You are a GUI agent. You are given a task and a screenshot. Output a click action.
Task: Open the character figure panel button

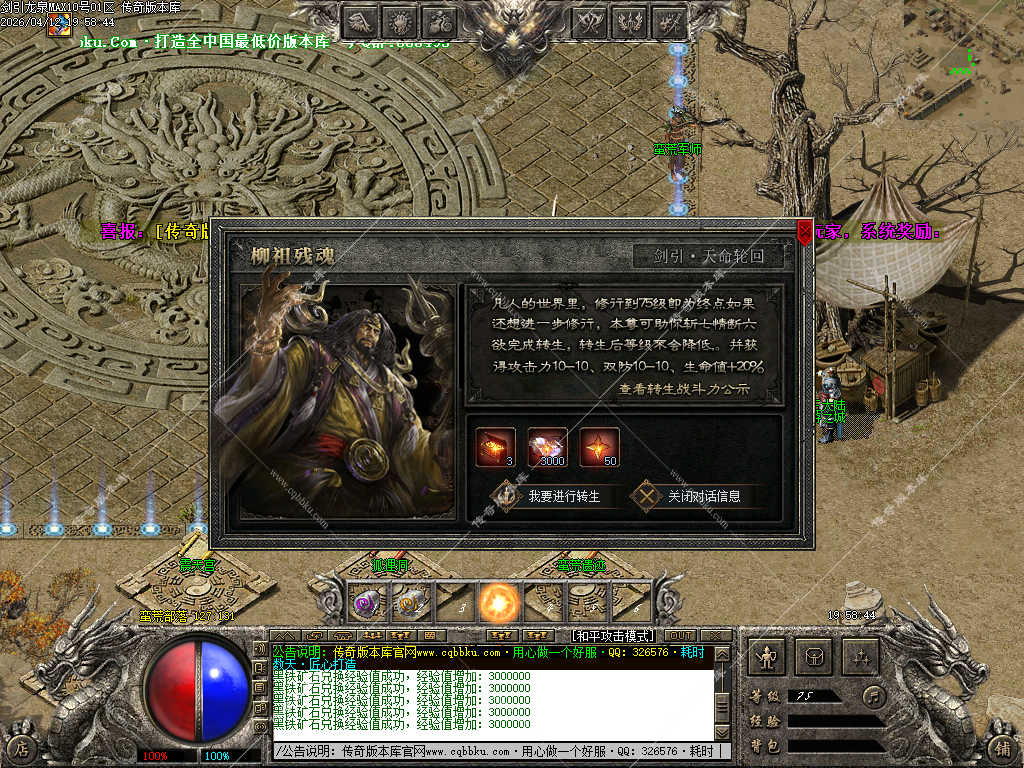(x=767, y=657)
